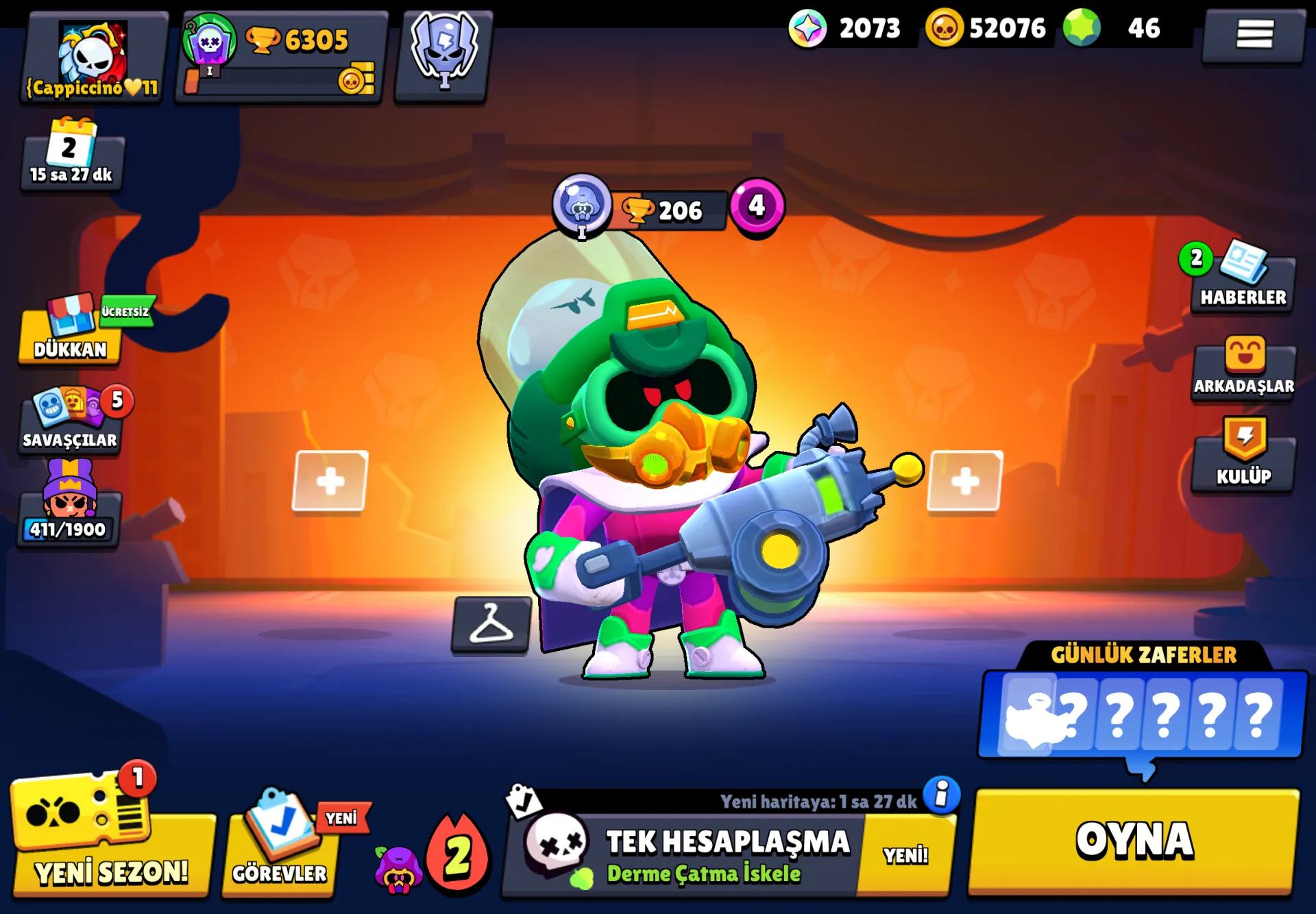Screen dimensions: 1316x914
Task: Open the ranked league emblem
Action: (444, 53)
